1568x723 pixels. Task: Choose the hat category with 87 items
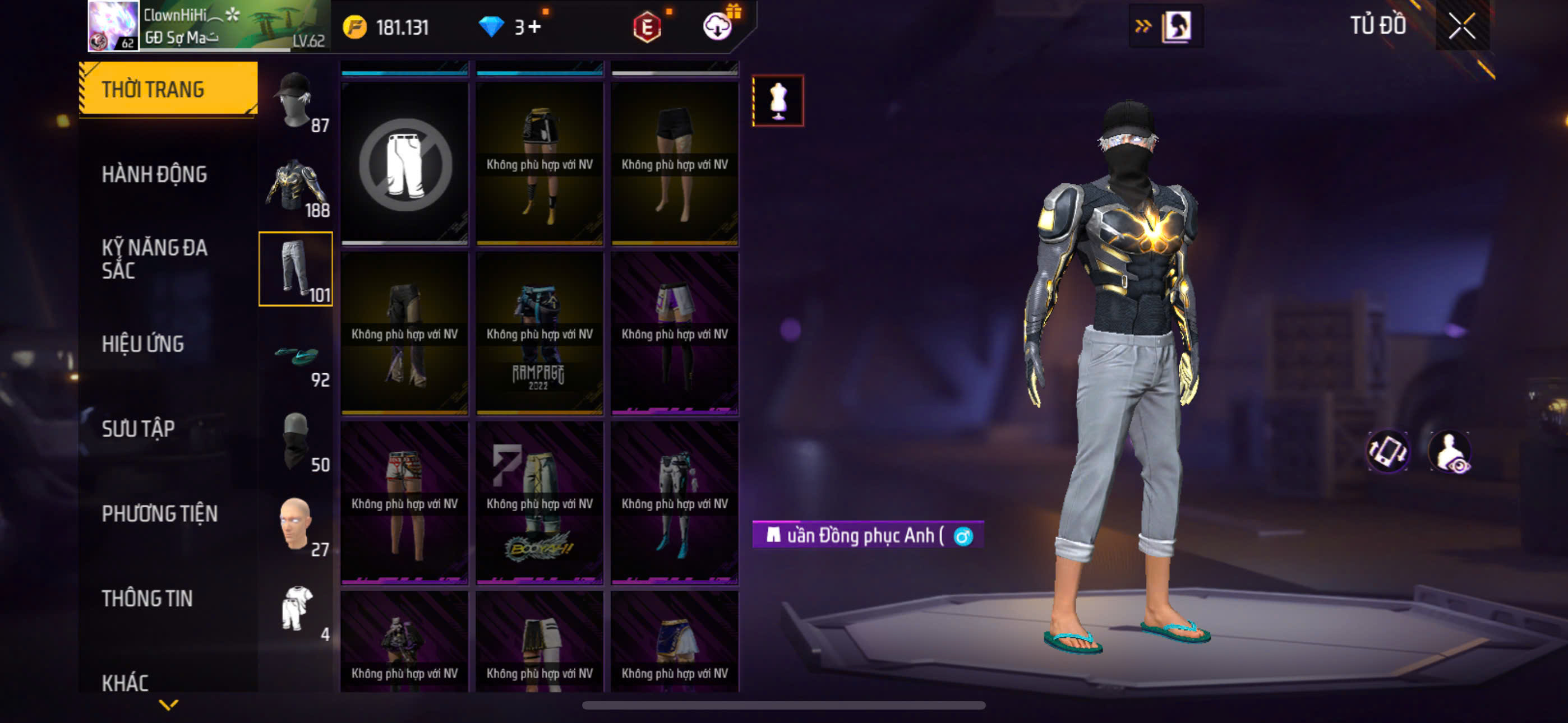297,100
